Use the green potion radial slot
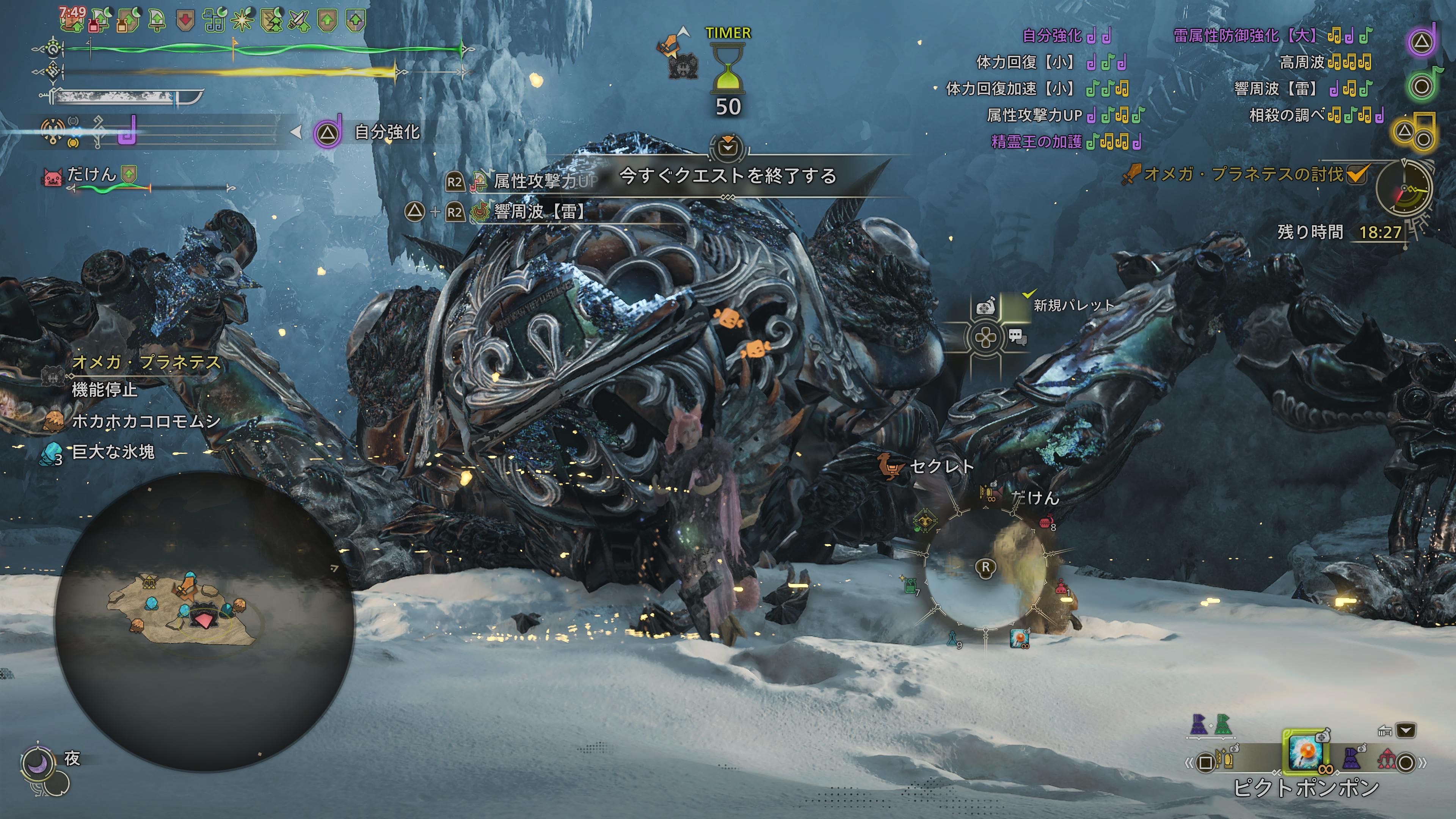Image resolution: width=1456 pixels, height=819 pixels. (909, 585)
